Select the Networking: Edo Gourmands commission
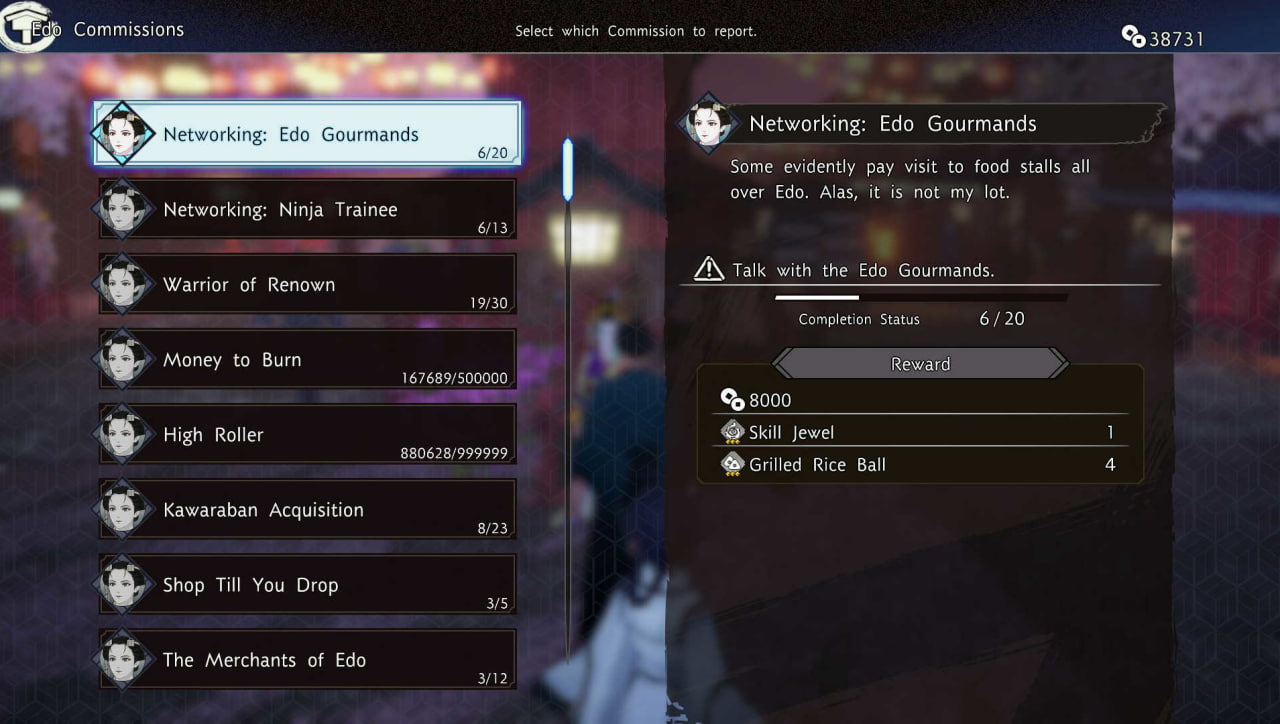The height and width of the screenshot is (724, 1280). click(308, 134)
